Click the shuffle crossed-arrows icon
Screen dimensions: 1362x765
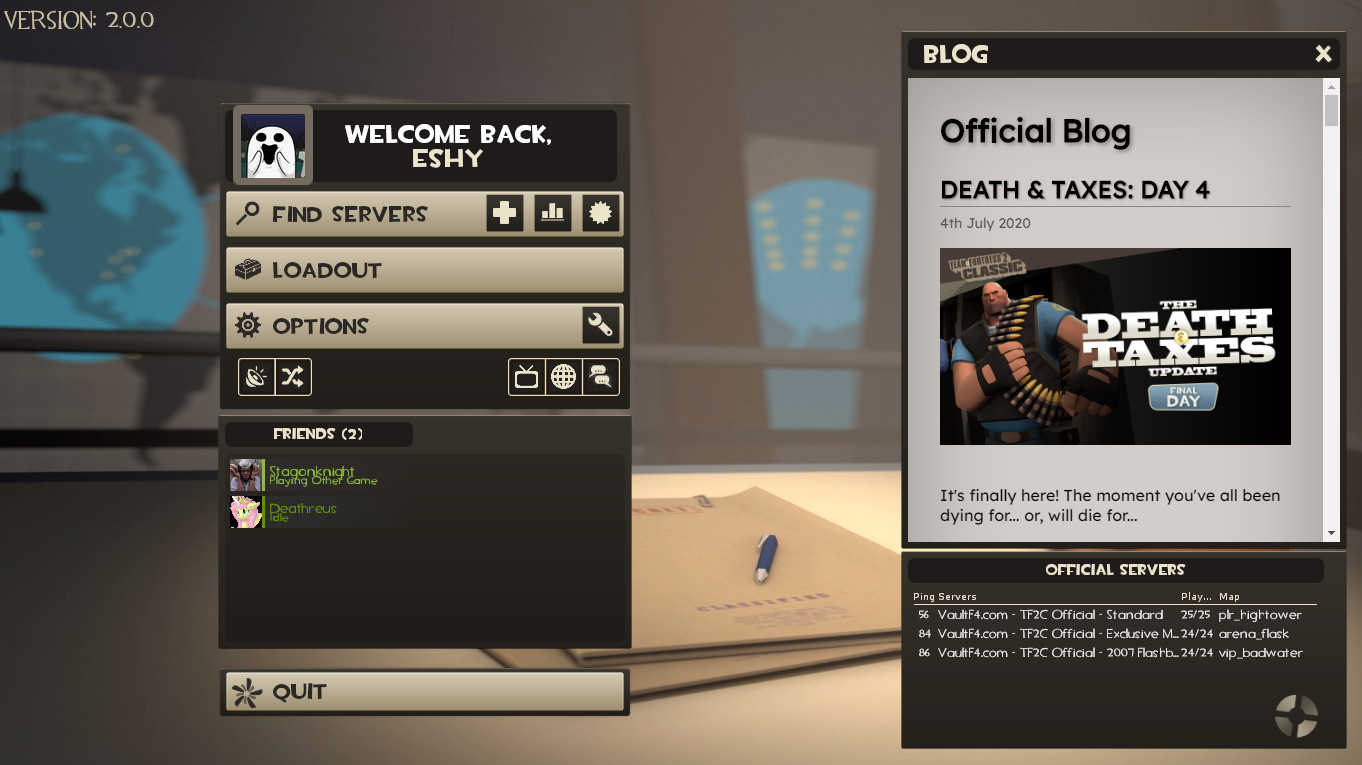295,377
